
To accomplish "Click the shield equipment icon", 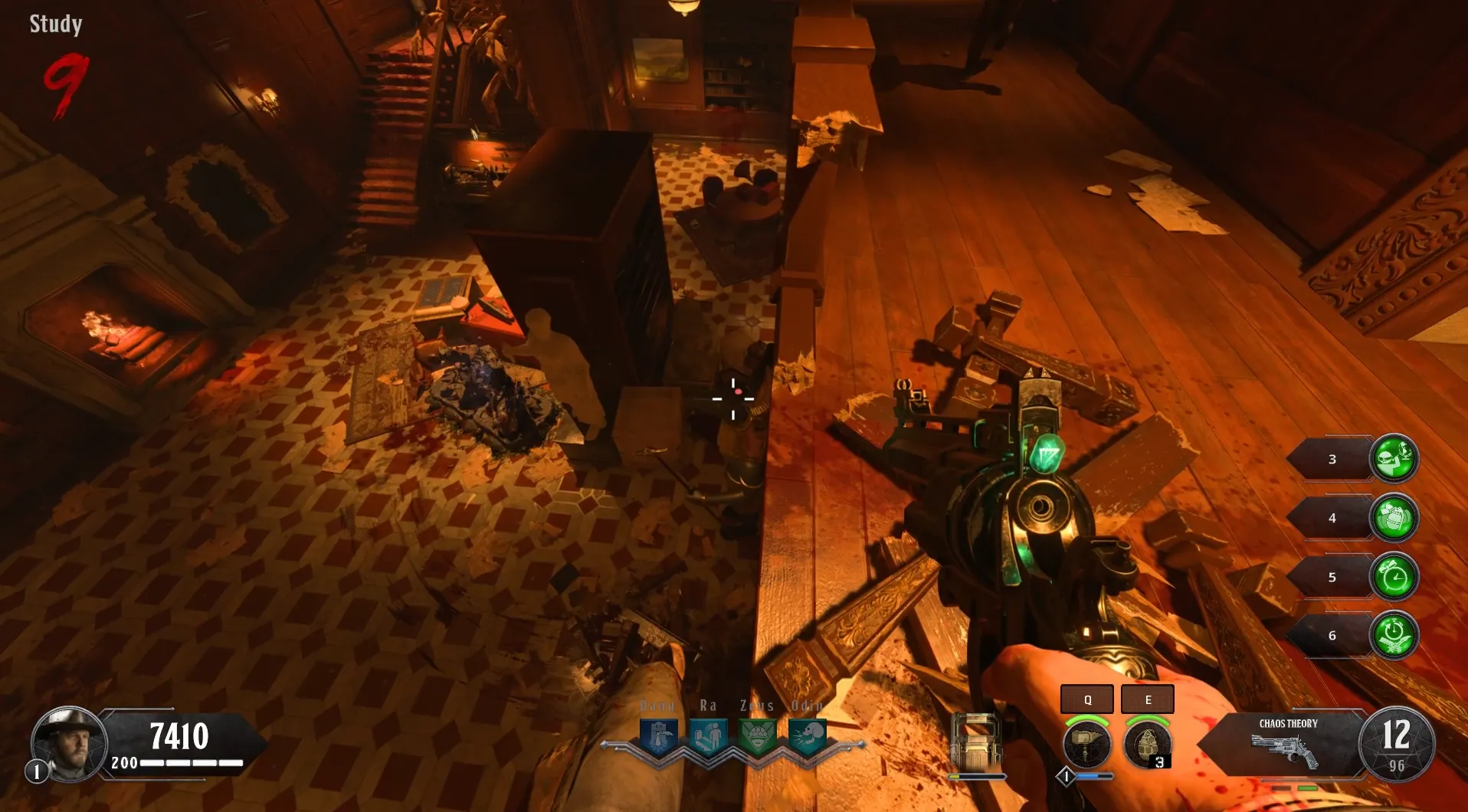I will (975, 744).
